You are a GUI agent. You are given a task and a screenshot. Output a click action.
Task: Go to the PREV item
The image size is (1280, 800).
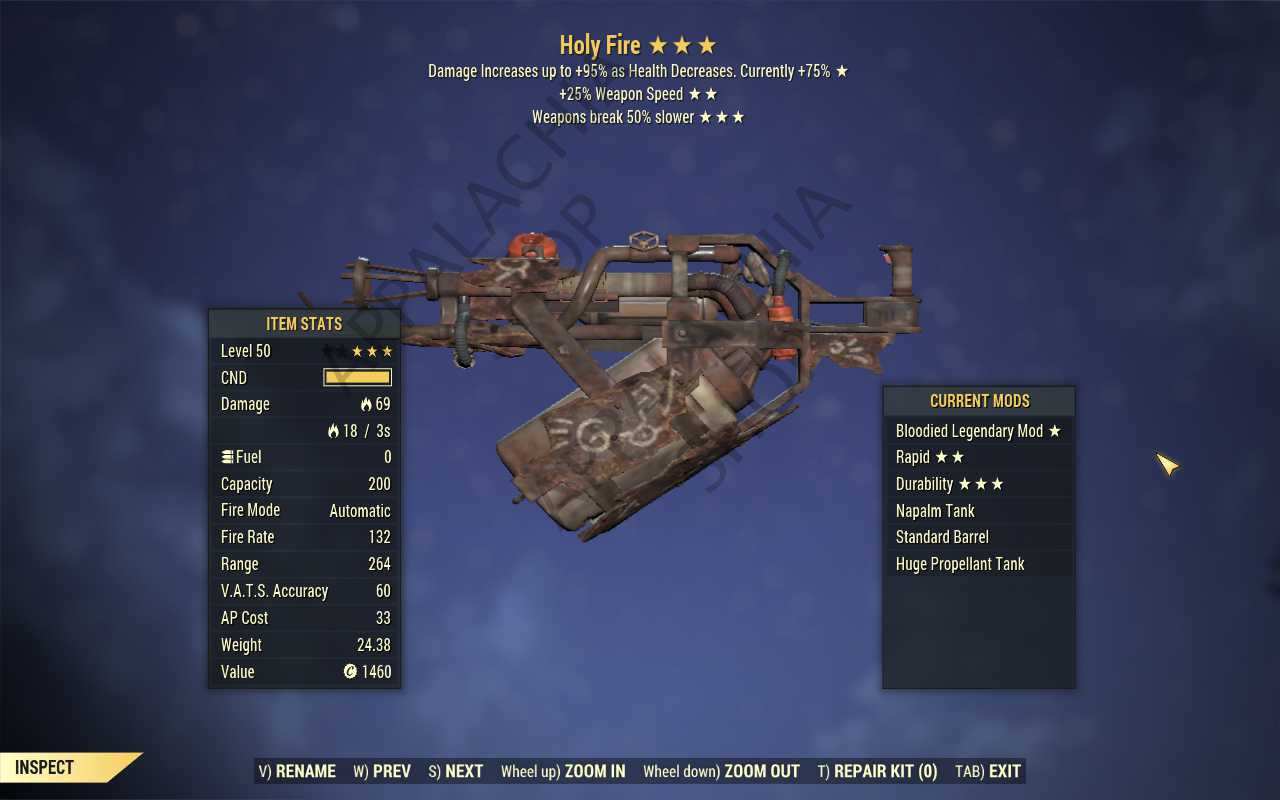click(382, 771)
